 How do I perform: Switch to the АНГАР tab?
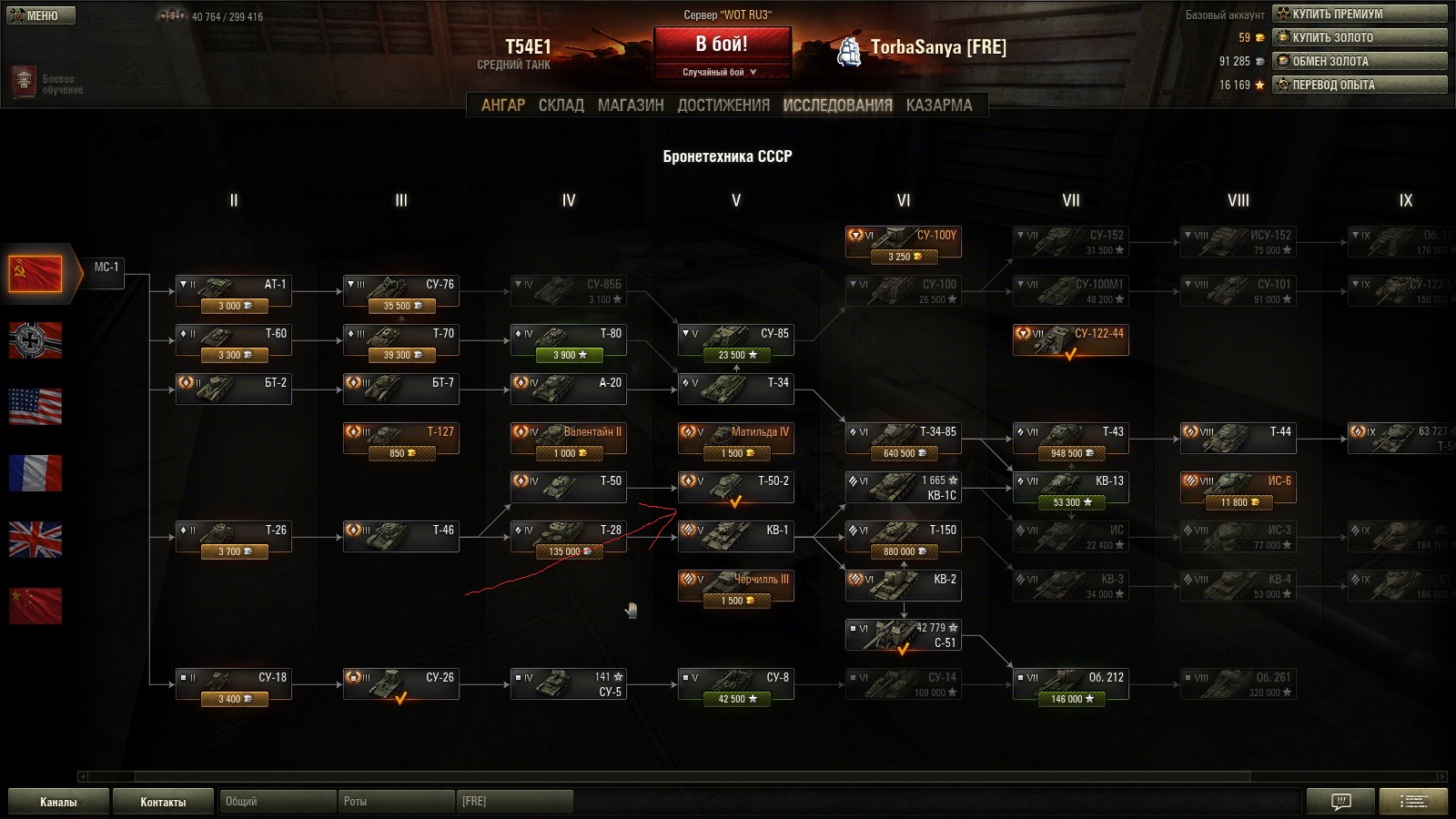(x=503, y=106)
